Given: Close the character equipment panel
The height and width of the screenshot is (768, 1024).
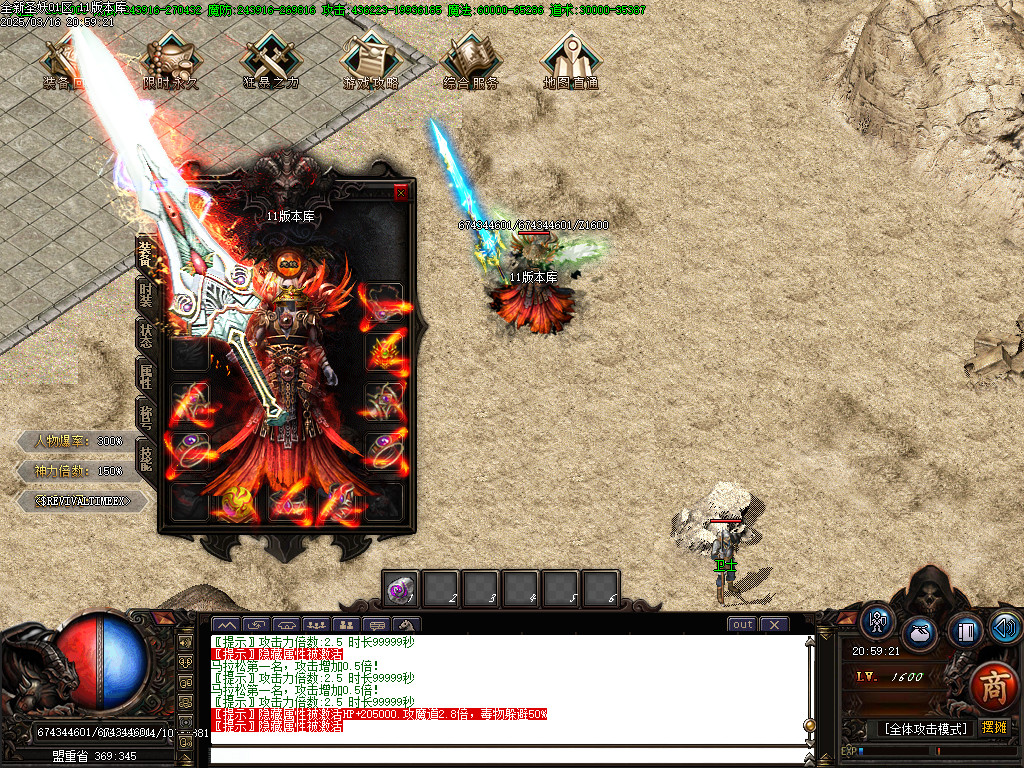Looking at the screenshot, I should tap(401, 193).
